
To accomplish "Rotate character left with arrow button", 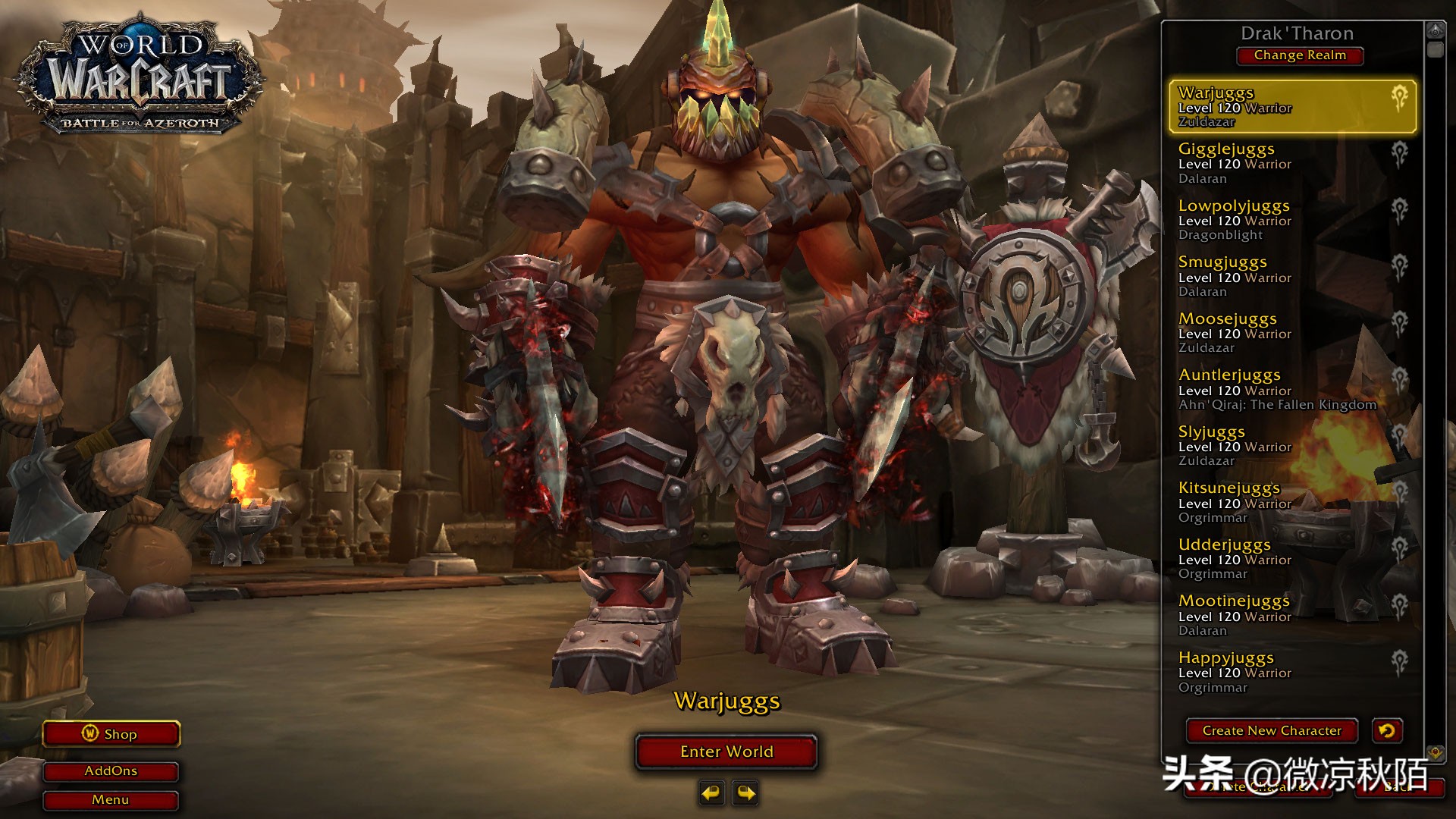I will [711, 793].
